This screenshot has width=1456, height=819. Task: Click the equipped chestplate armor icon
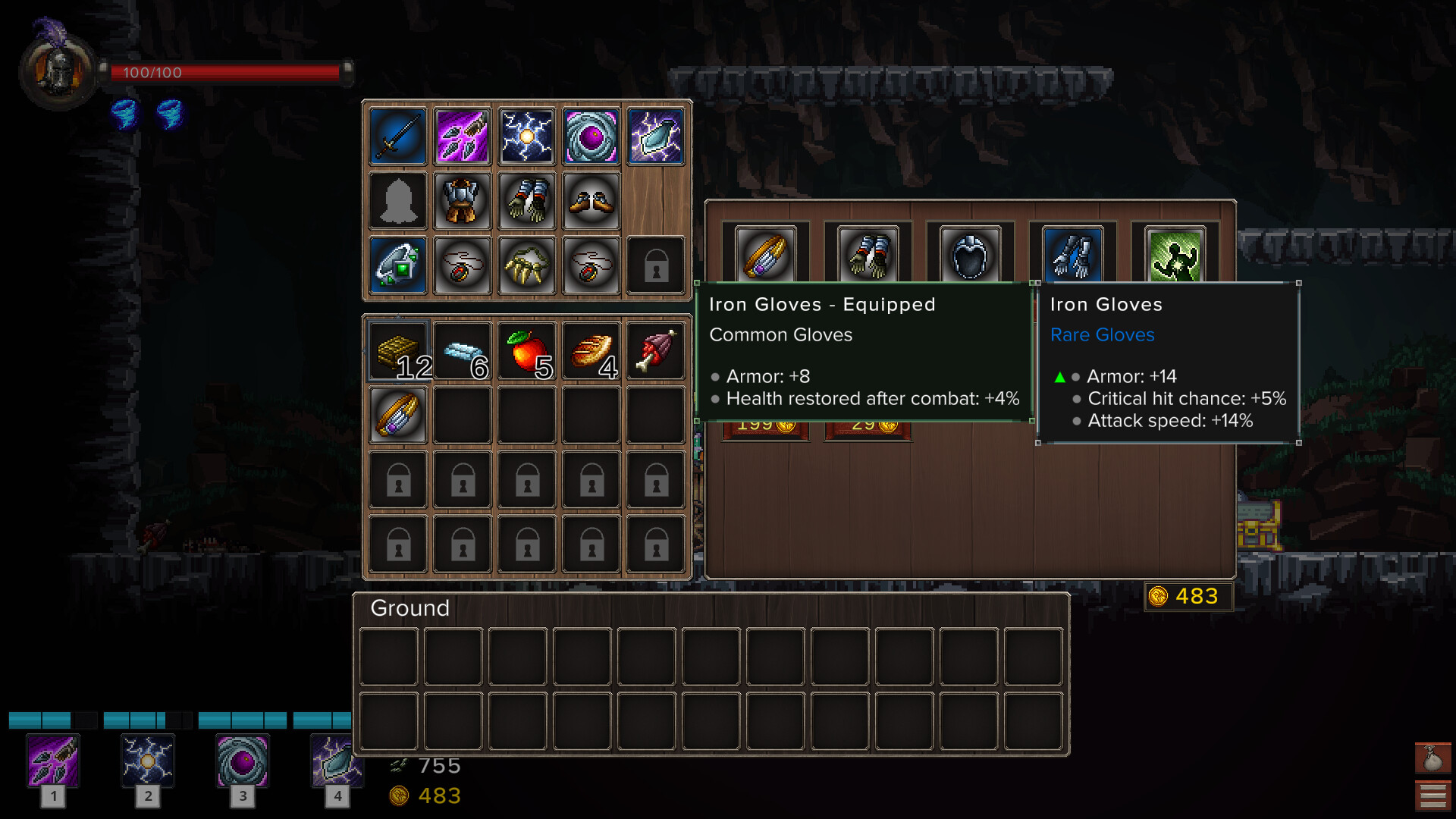pos(462,200)
